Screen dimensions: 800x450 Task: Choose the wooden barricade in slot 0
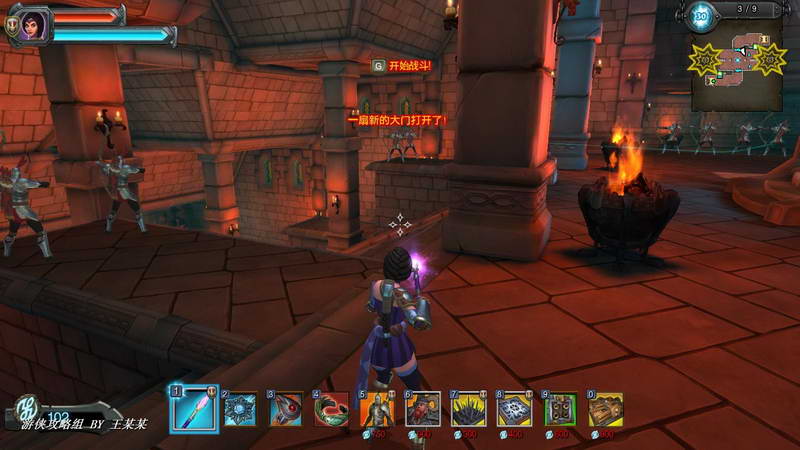pyautogui.click(x=605, y=409)
